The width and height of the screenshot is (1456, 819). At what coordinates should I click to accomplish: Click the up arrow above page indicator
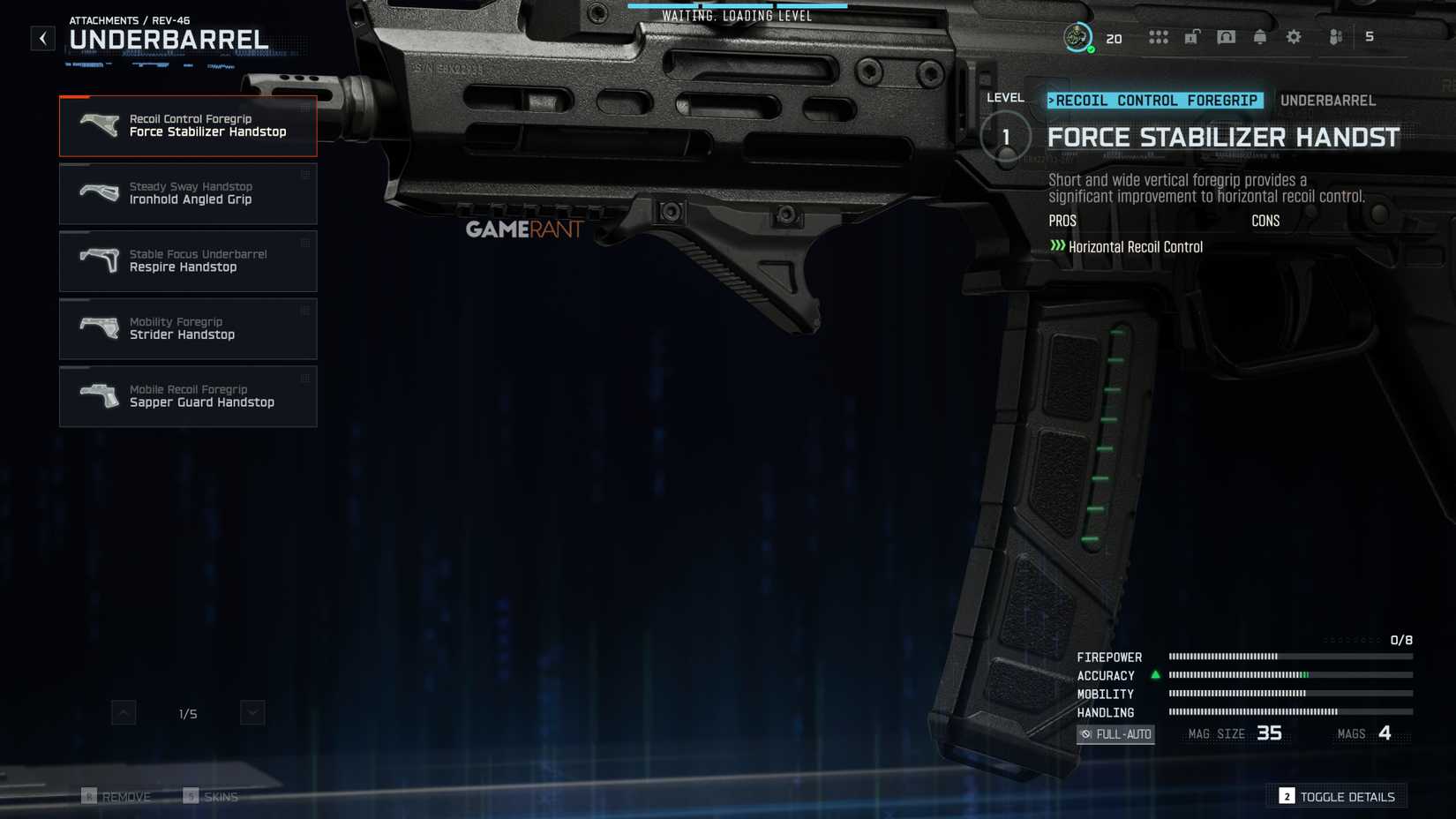pyautogui.click(x=124, y=712)
